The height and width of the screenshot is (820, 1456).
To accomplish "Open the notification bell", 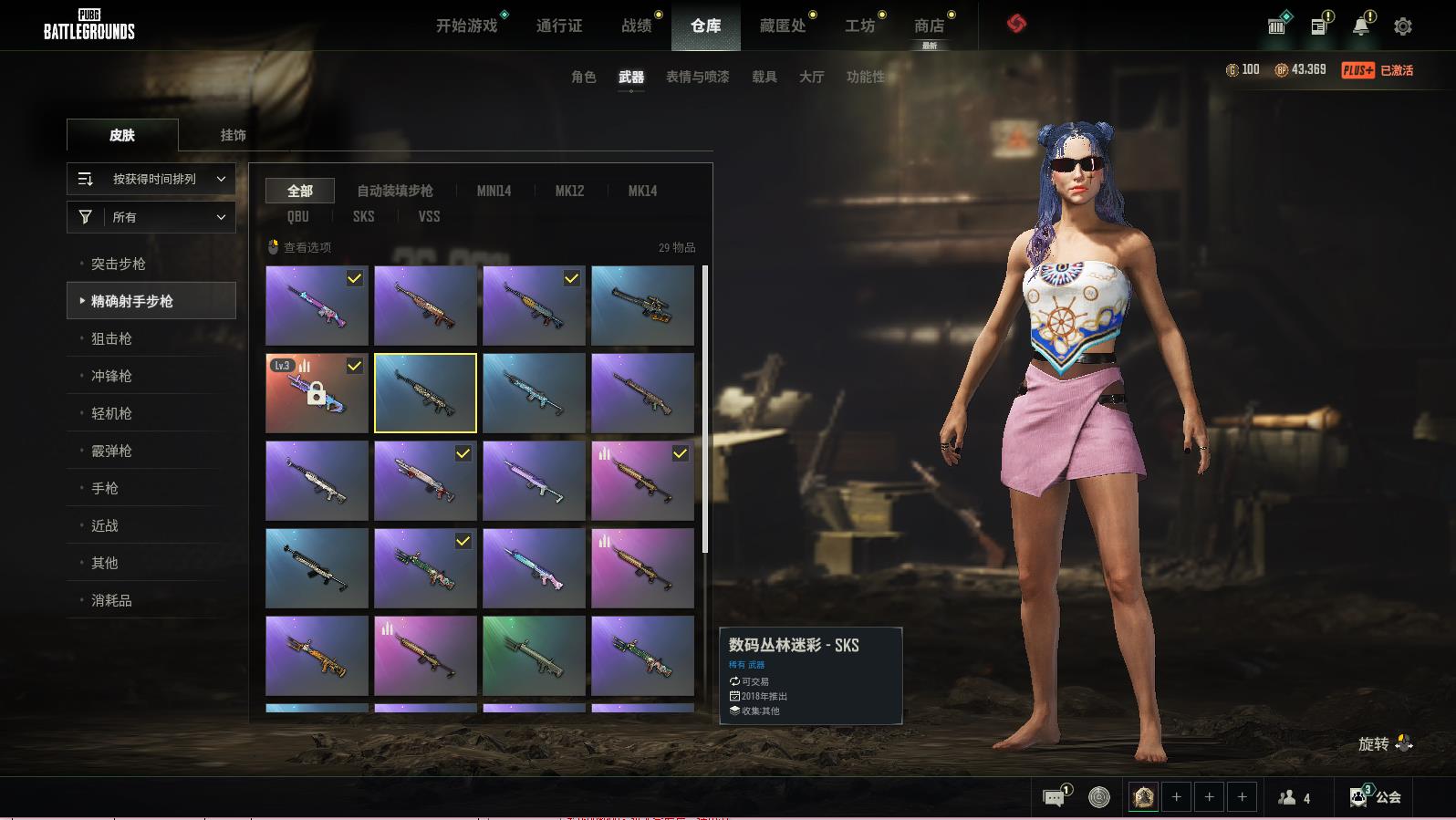I will [1360, 26].
